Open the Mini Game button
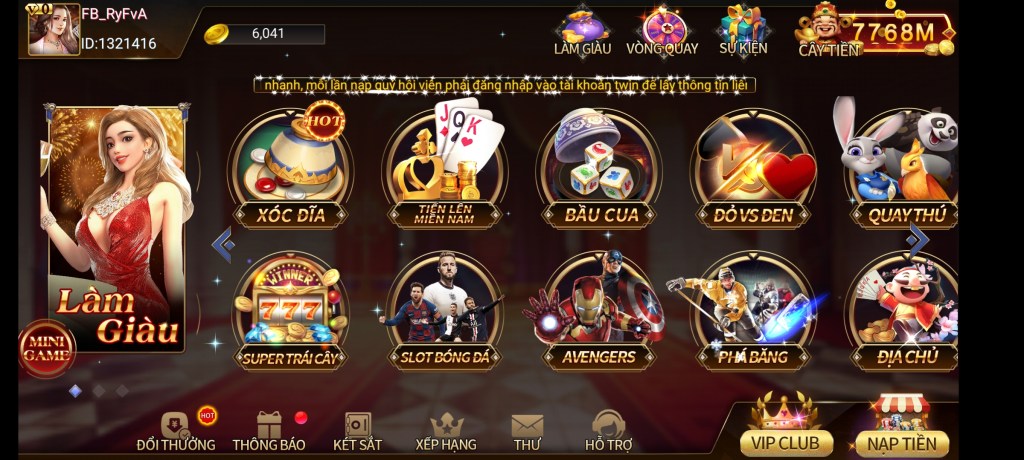The image size is (1024, 460). click(46, 348)
